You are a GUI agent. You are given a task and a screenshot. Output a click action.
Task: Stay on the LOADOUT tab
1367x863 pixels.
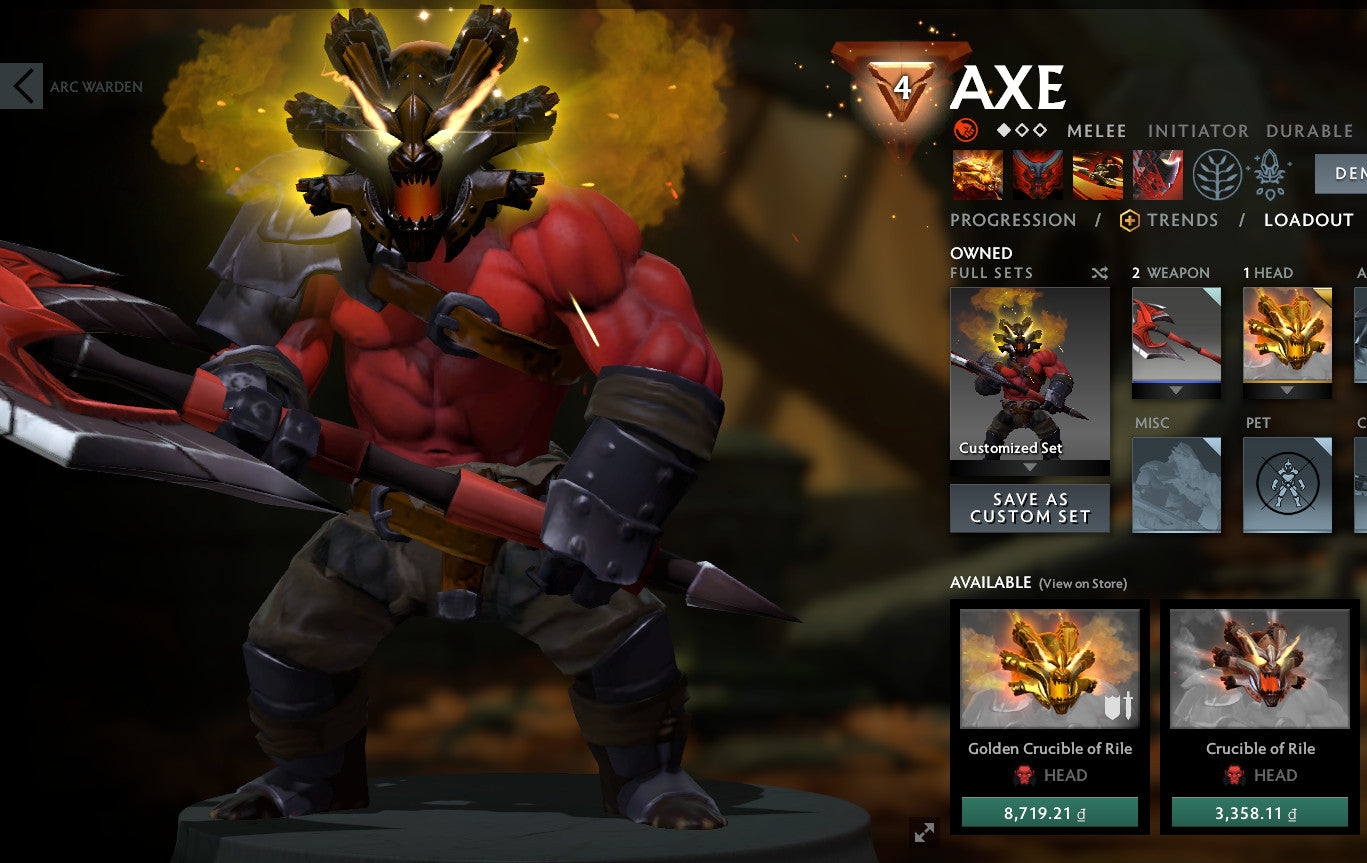click(x=1309, y=220)
